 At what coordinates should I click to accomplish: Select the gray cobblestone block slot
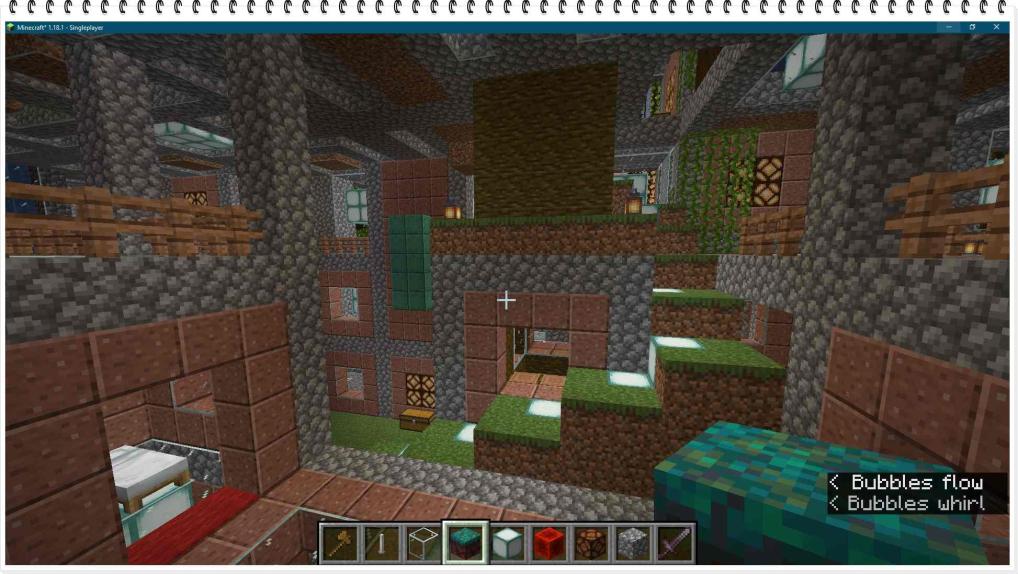pos(633,543)
